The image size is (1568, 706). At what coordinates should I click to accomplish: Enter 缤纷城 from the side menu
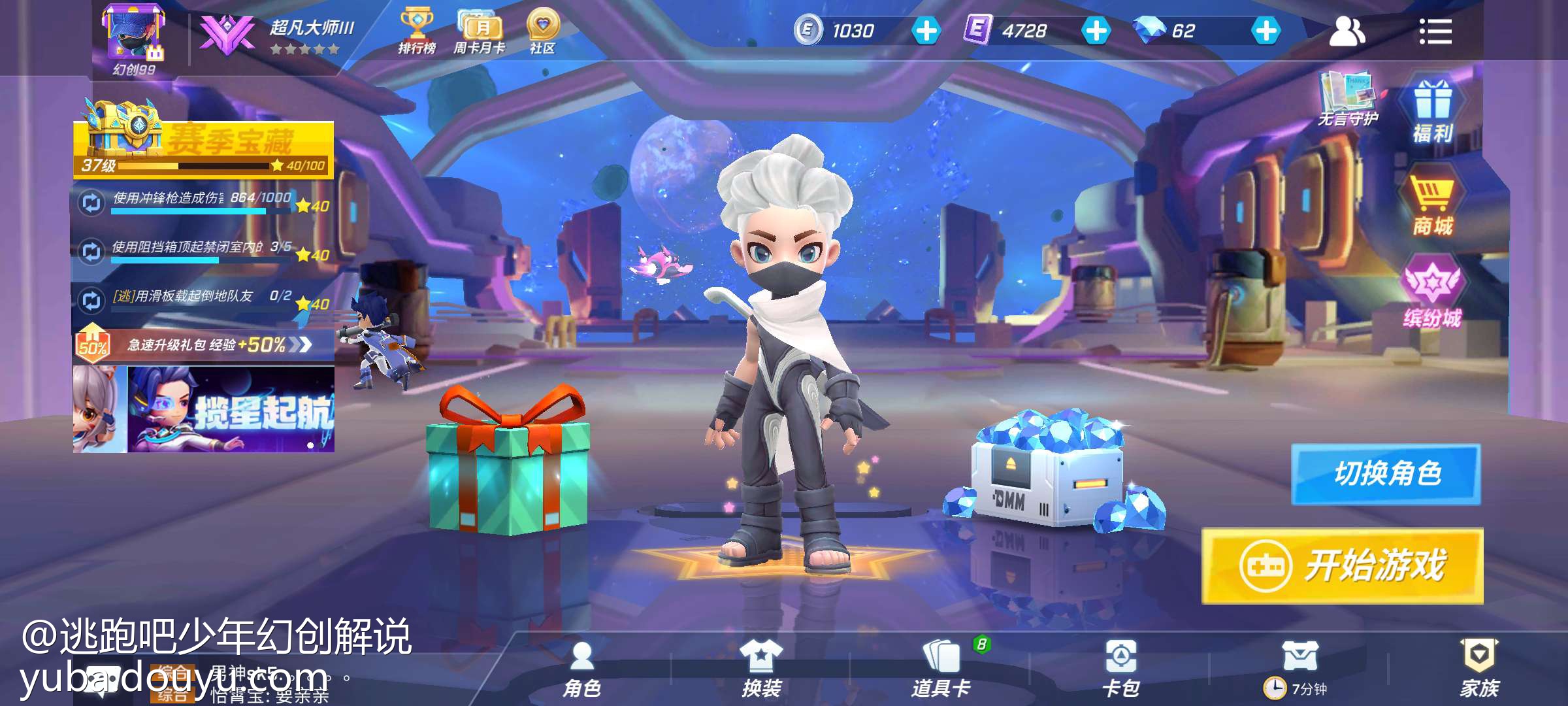pos(1432,295)
